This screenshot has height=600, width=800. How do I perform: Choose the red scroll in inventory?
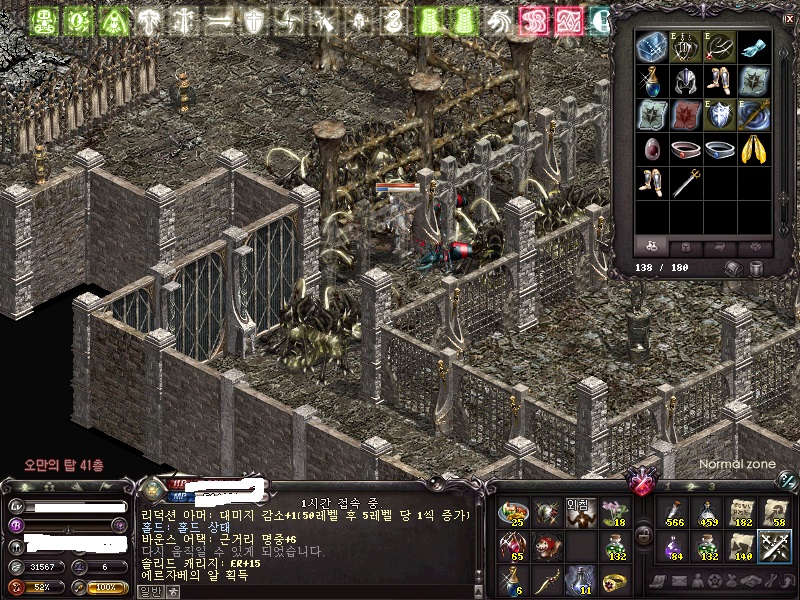pyautogui.click(x=686, y=115)
